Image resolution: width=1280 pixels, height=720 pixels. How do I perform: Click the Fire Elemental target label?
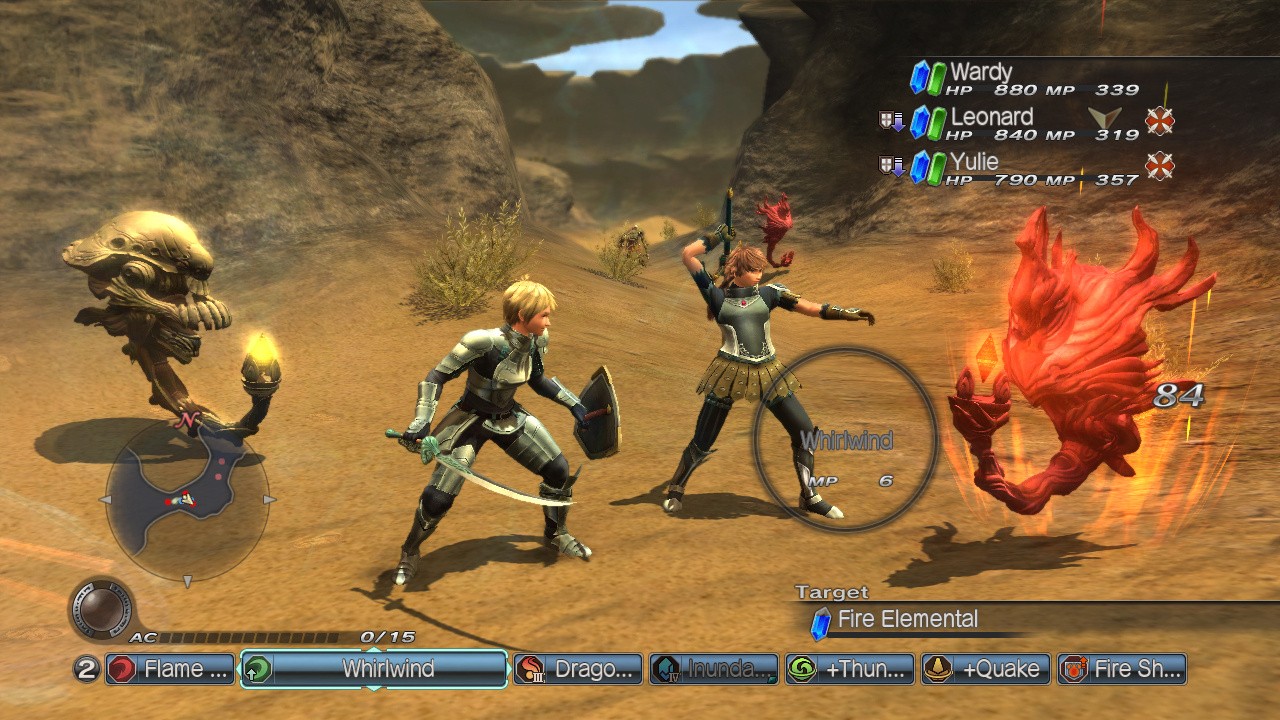click(907, 620)
